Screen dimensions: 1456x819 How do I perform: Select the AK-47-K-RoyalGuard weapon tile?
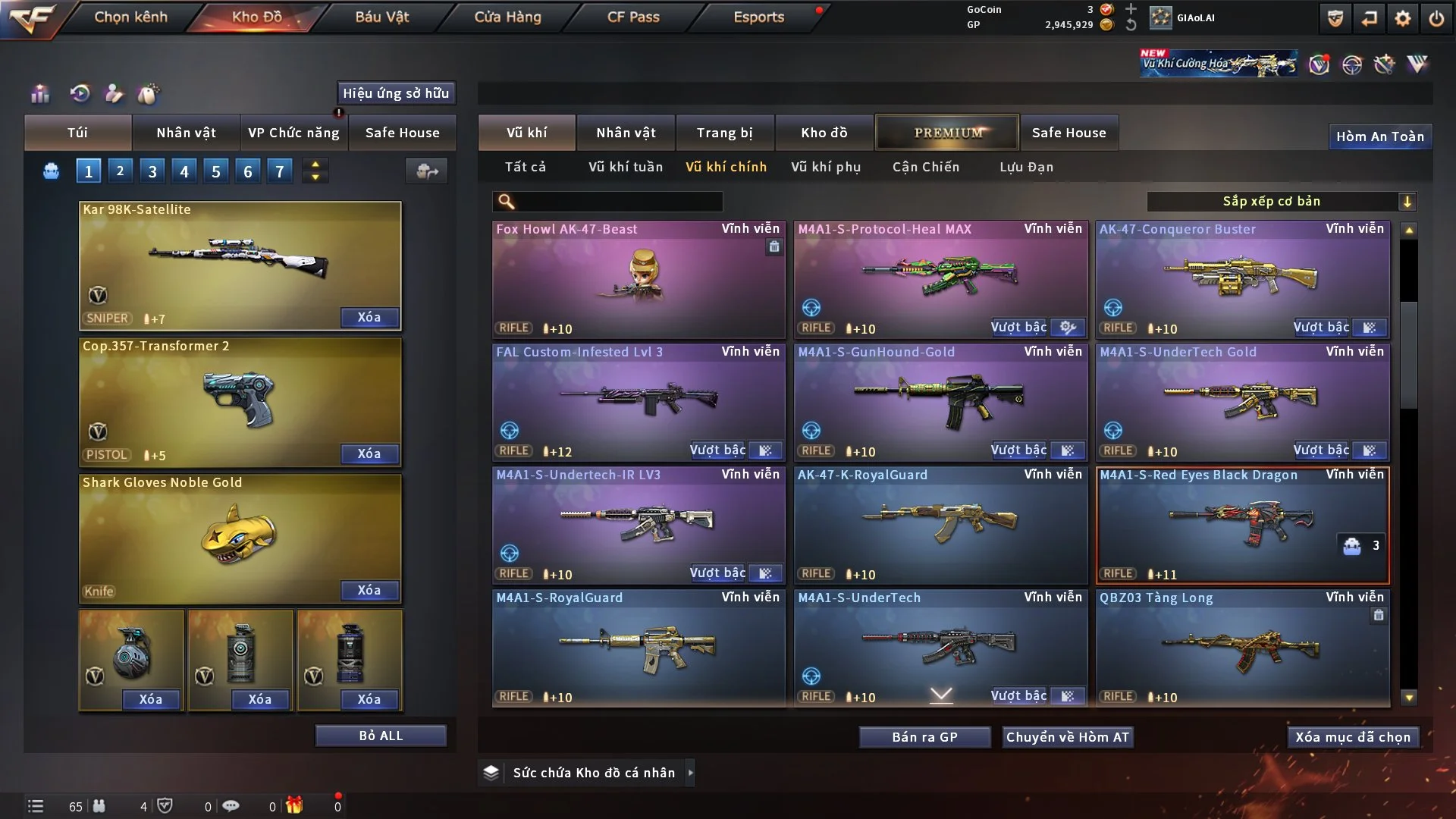click(940, 525)
